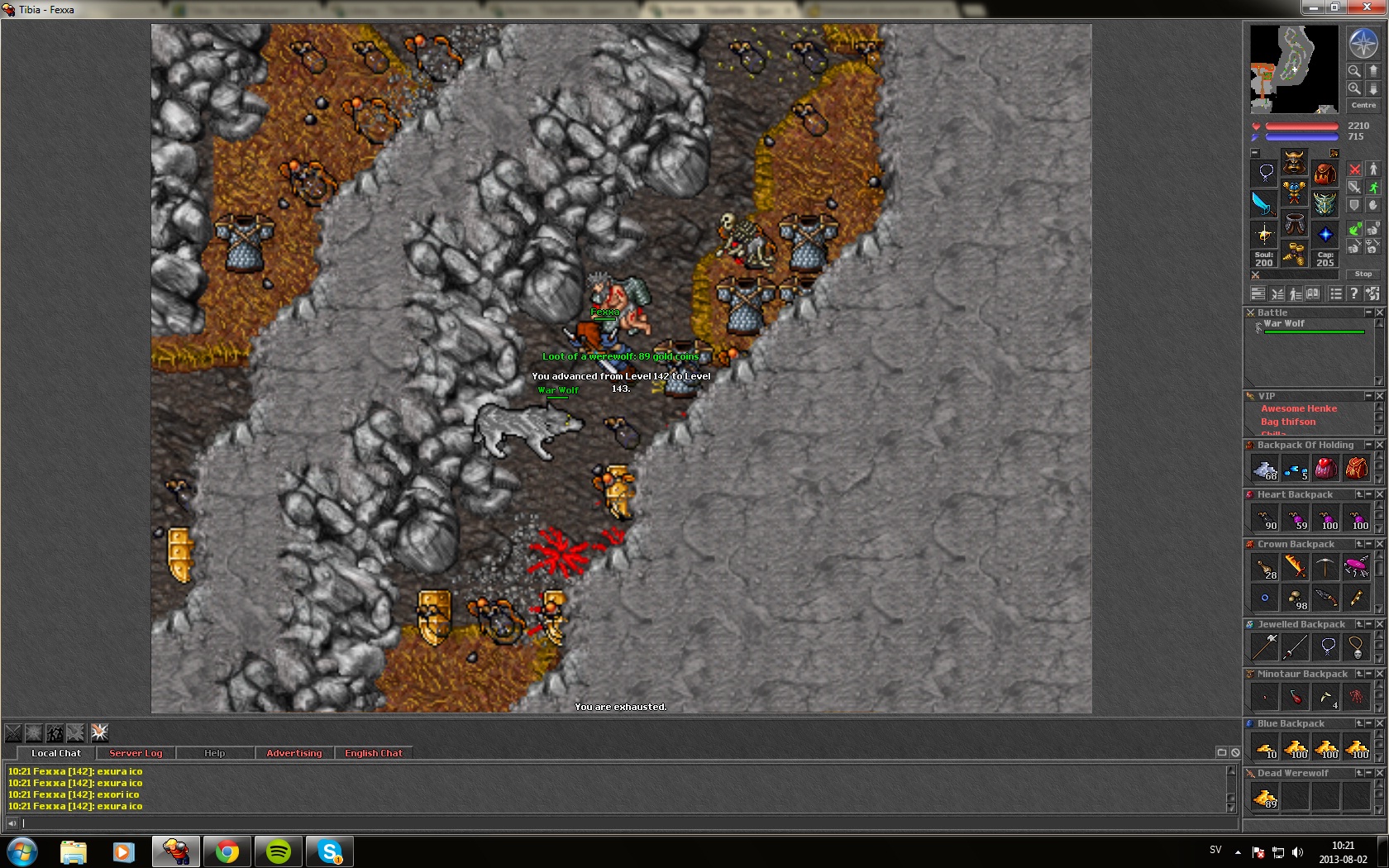The width and height of the screenshot is (1389, 868).
Task: Switch to the Server Log tab
Action: (136, 753)
